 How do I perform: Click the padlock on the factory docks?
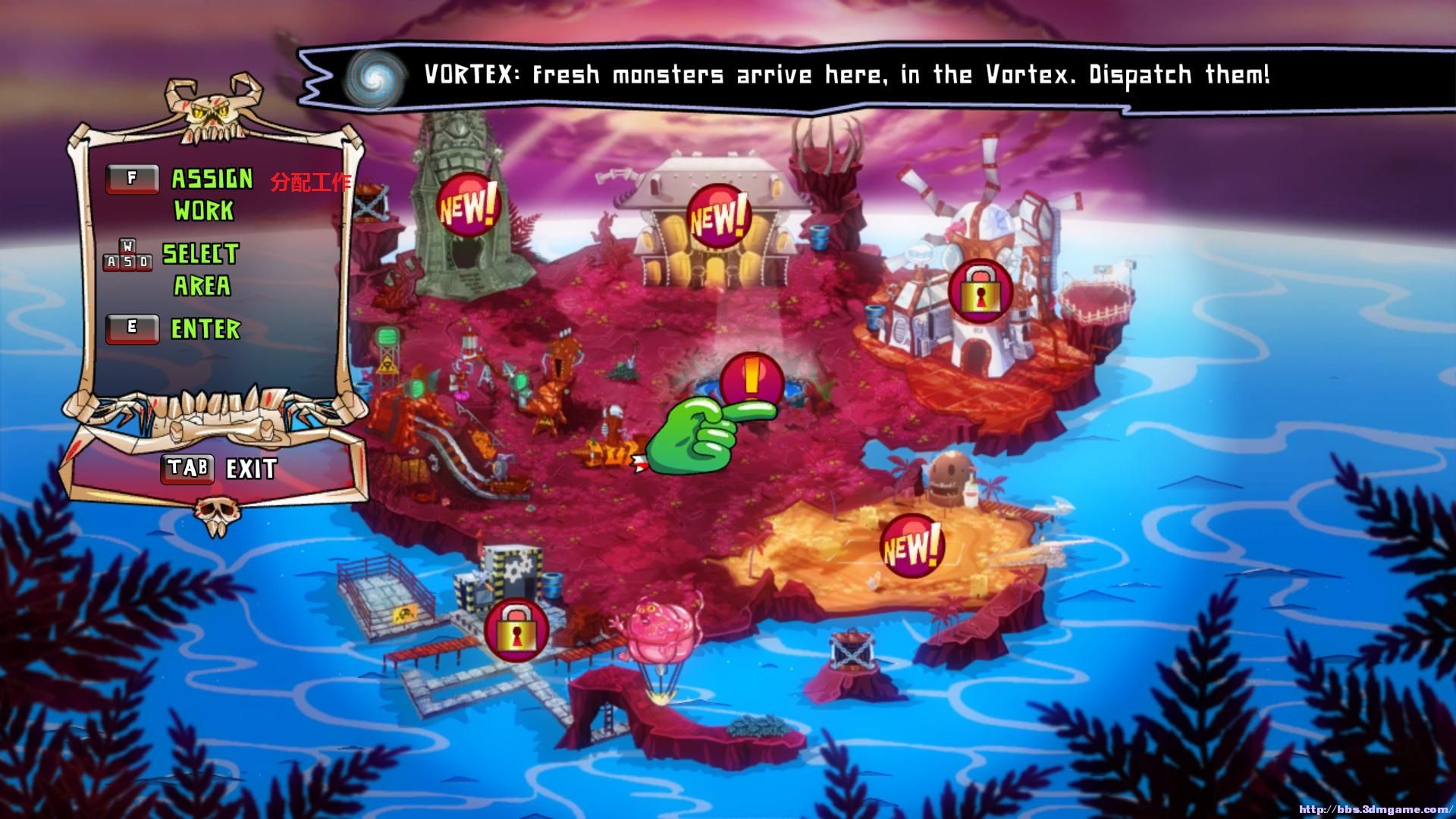point(516,629)
